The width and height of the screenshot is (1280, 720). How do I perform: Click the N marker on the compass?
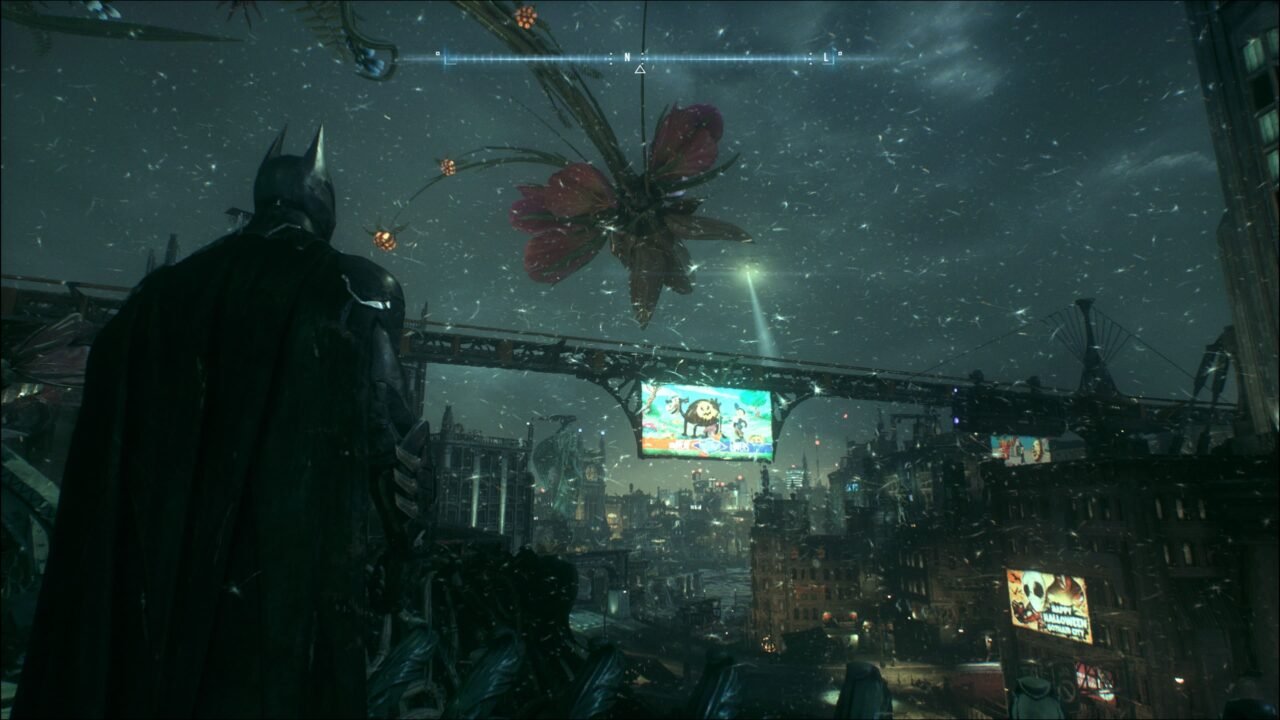627,57
